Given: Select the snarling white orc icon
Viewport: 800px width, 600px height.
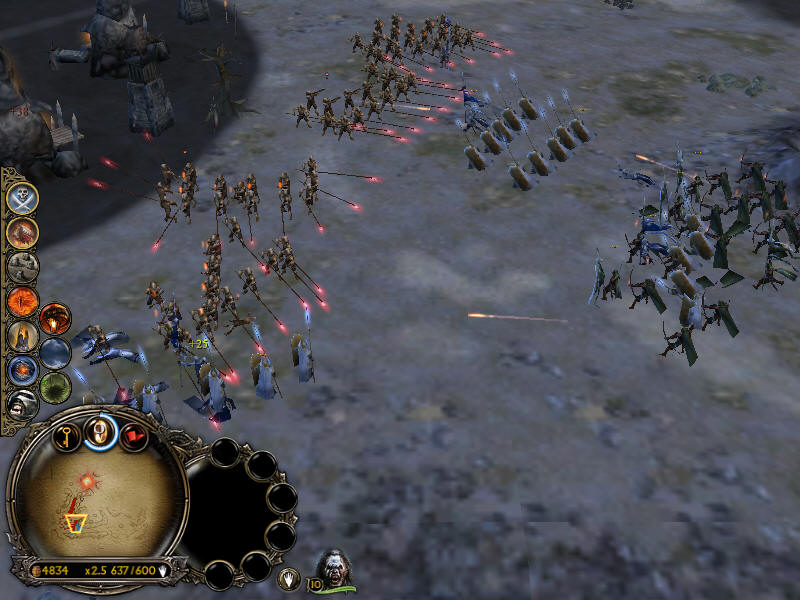Looking at the screenshot, I should point(22,403).
